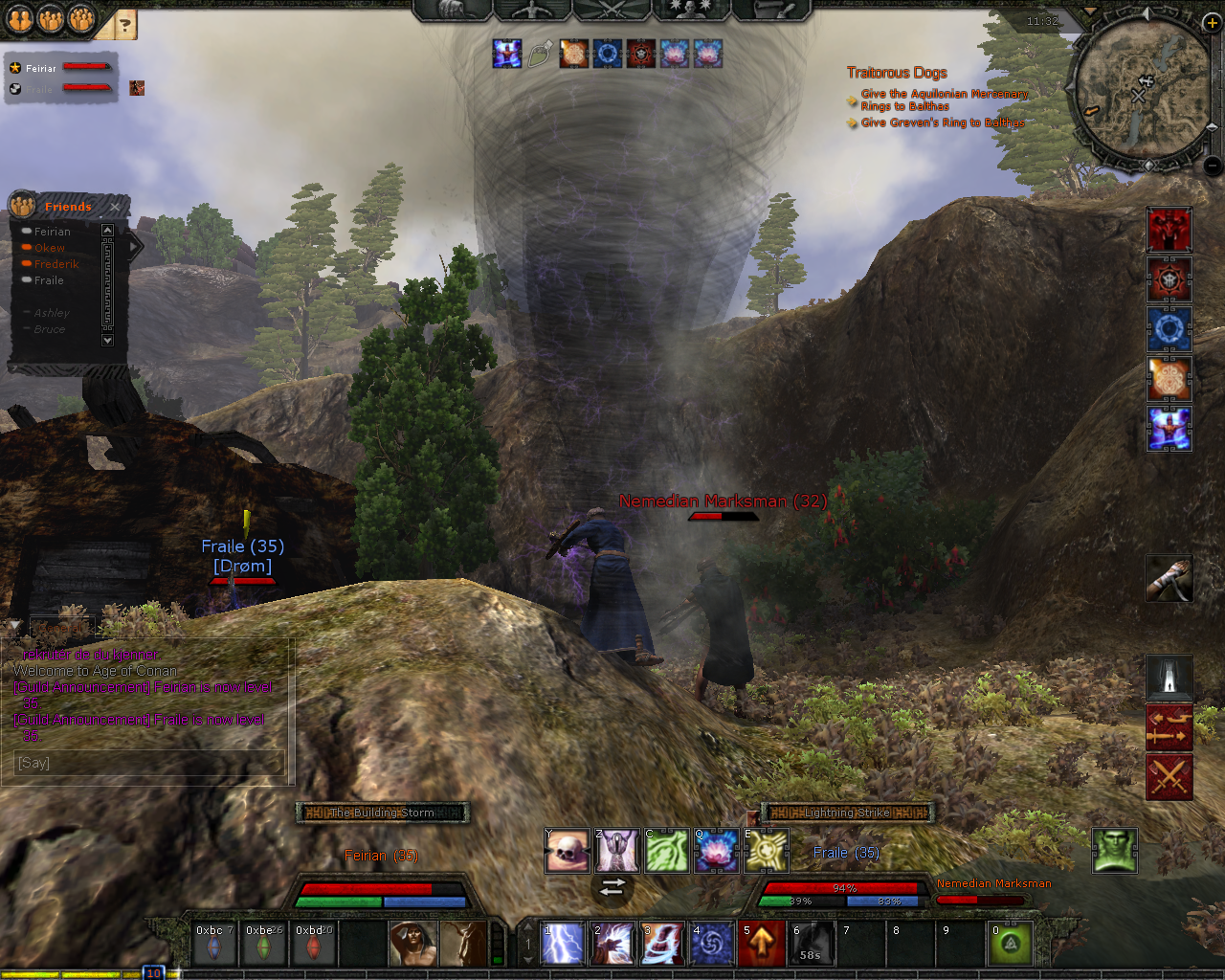Use the green rune ability in slot 0
Screen dimensions: 1225x980
tap(1011, 945)
